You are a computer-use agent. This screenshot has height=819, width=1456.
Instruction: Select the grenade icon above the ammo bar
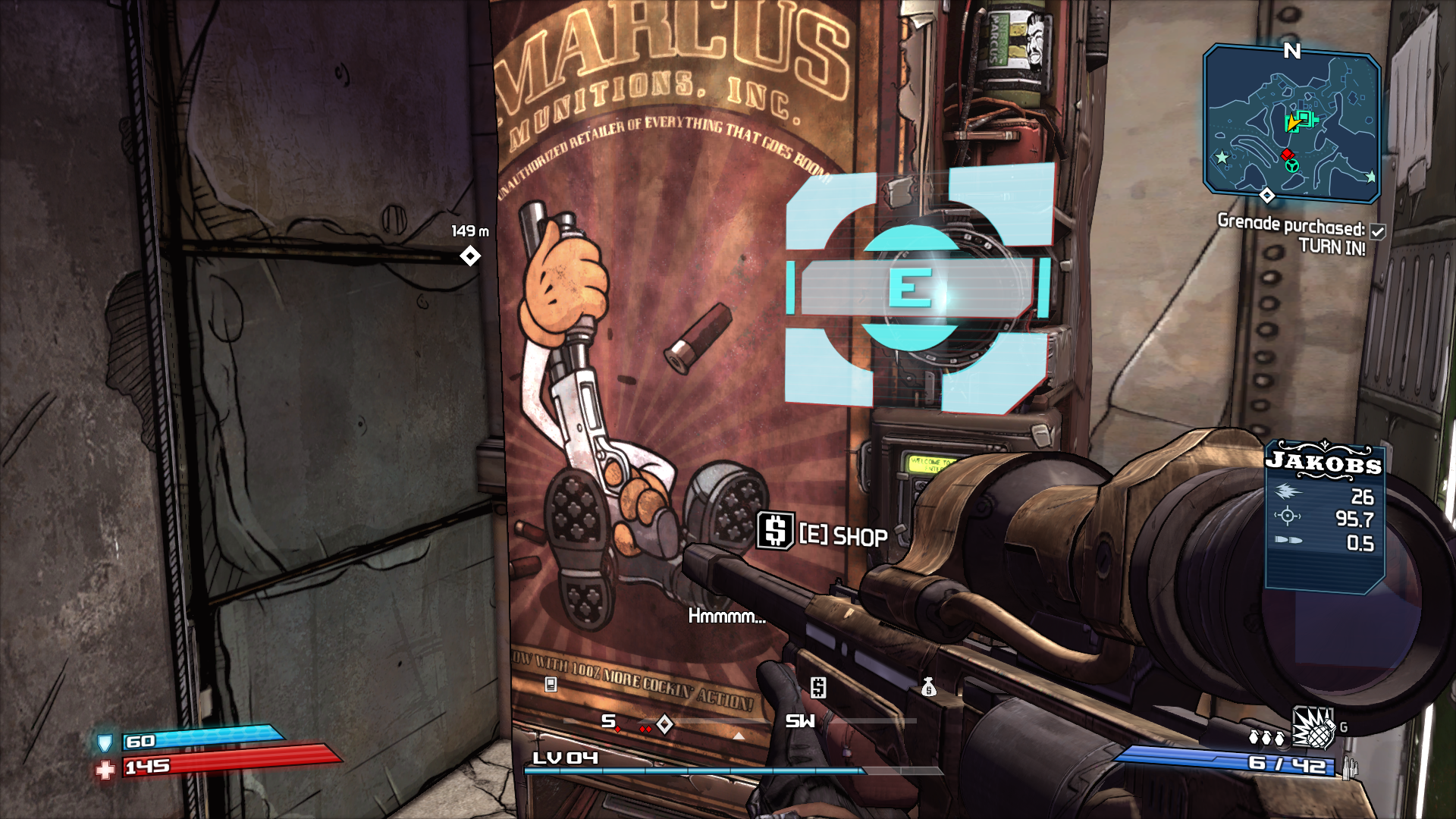click(x=1313, y=728)
